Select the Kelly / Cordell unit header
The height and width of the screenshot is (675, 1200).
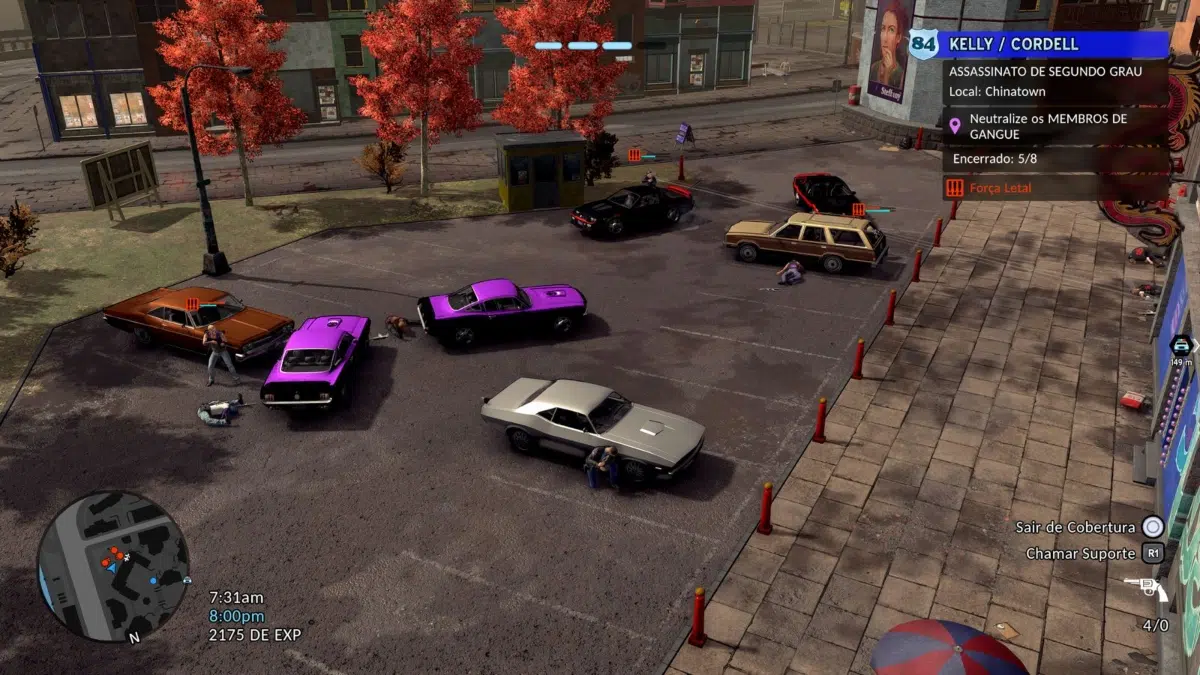pos(1040,45)
